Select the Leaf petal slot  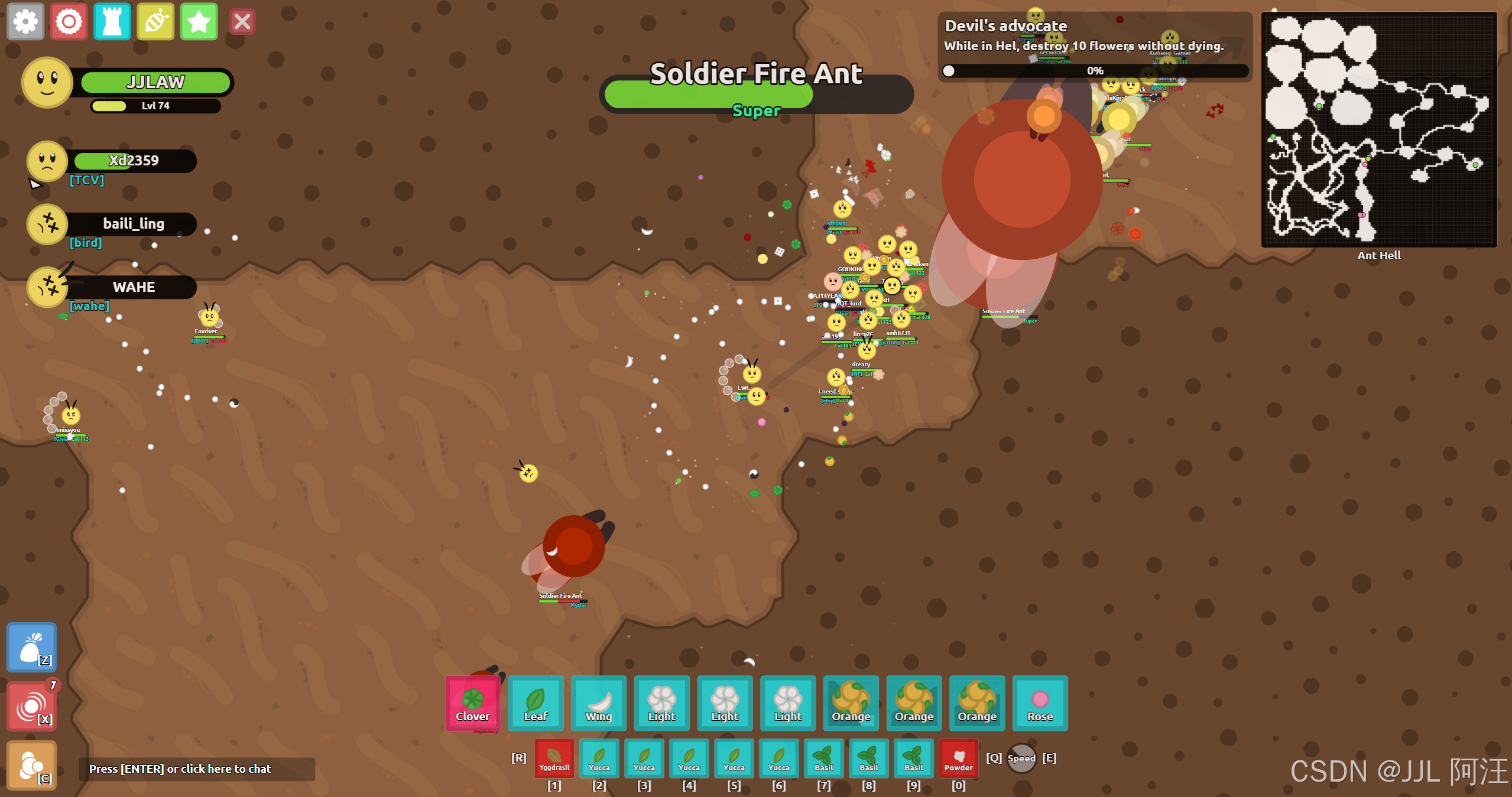pyautogui.click(x=536, y=703)
